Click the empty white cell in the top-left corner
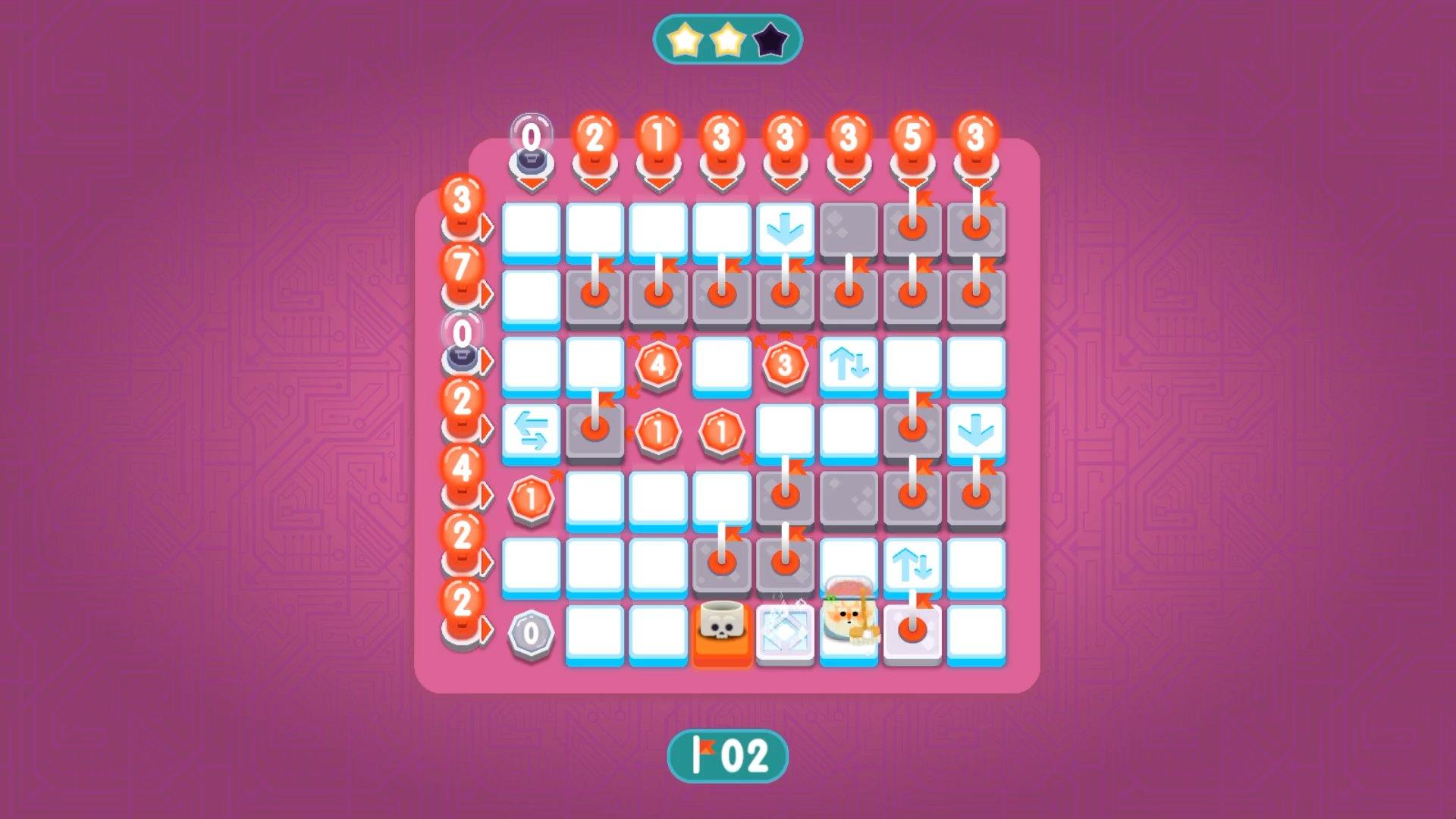 (x=531, y=227)
